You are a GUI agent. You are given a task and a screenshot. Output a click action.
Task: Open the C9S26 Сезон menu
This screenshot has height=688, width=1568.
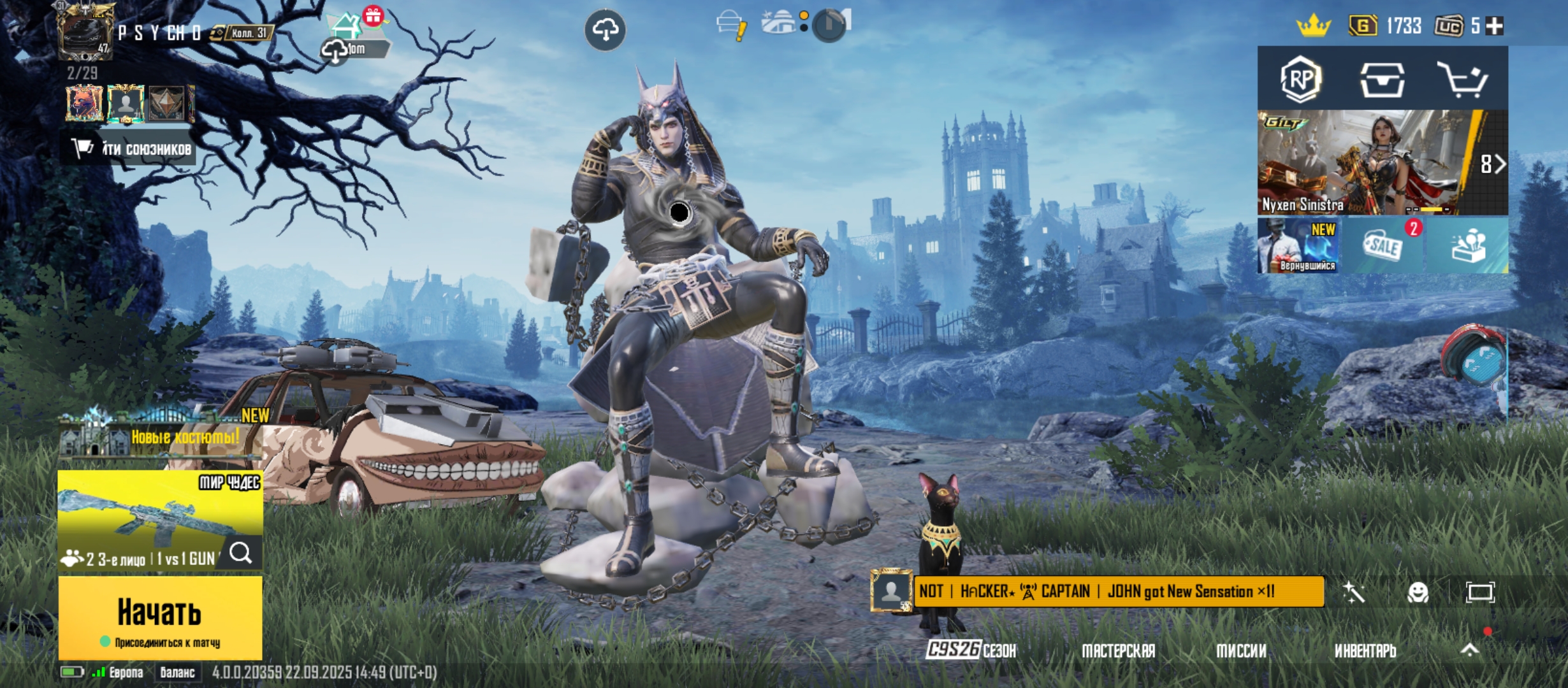(x=971, y=650)
